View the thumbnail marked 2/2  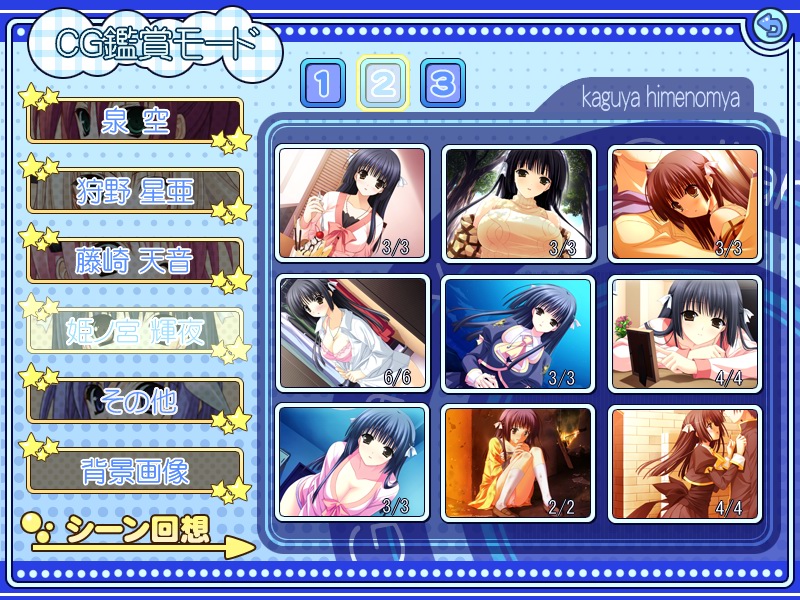519,462
